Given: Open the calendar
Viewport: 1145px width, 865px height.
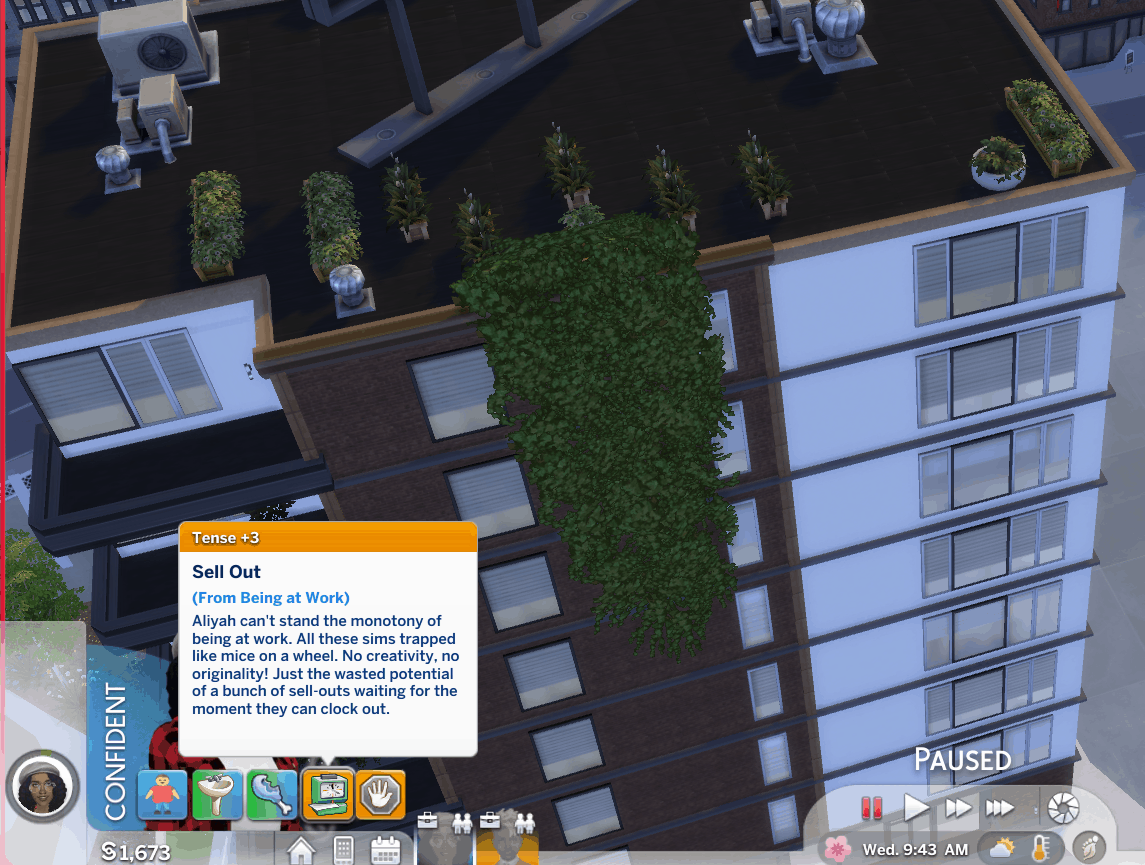Looking at the screenshot, I should [385, 851].
